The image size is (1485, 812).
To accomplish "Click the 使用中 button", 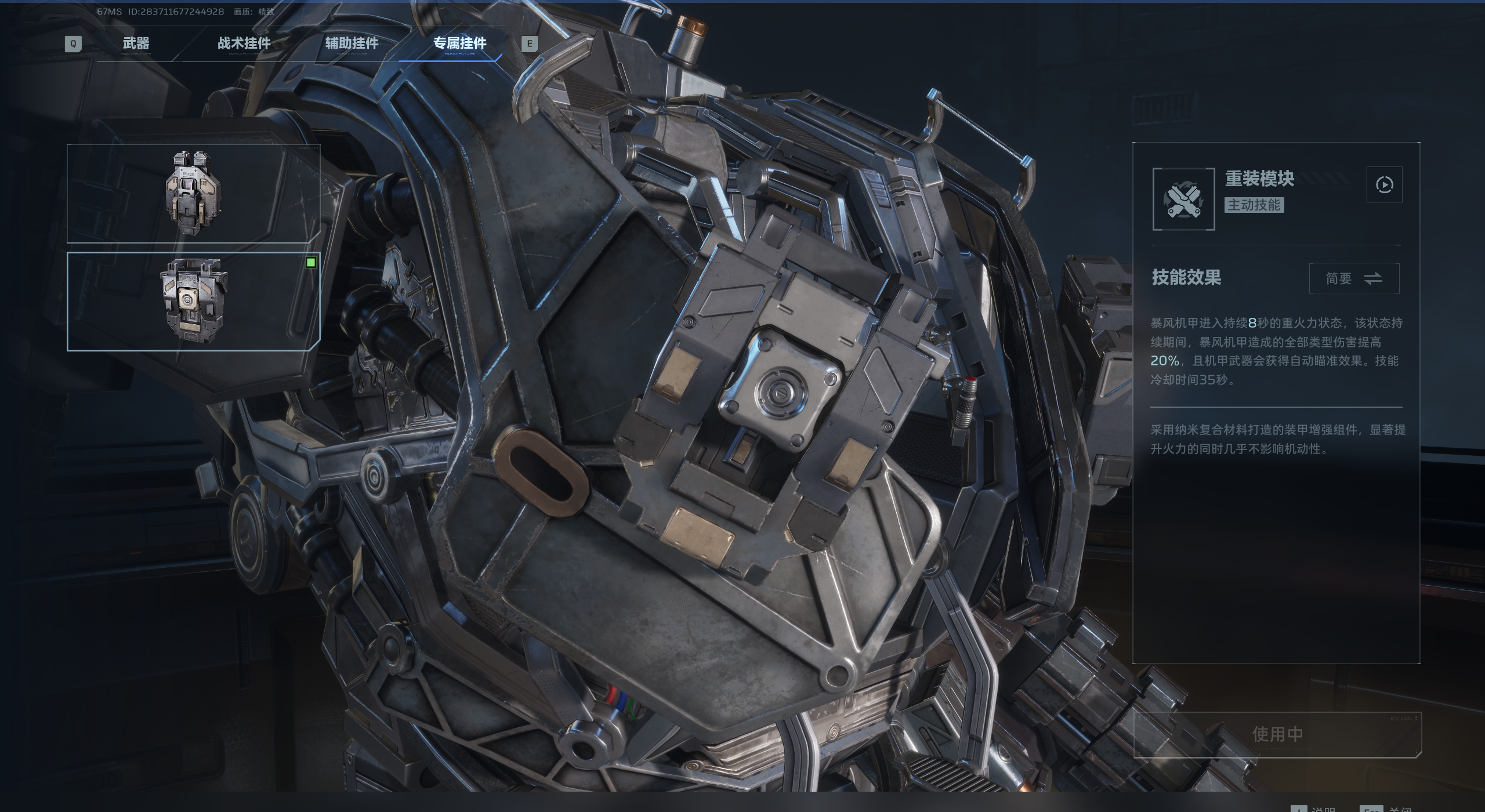I will point(1277,734).
